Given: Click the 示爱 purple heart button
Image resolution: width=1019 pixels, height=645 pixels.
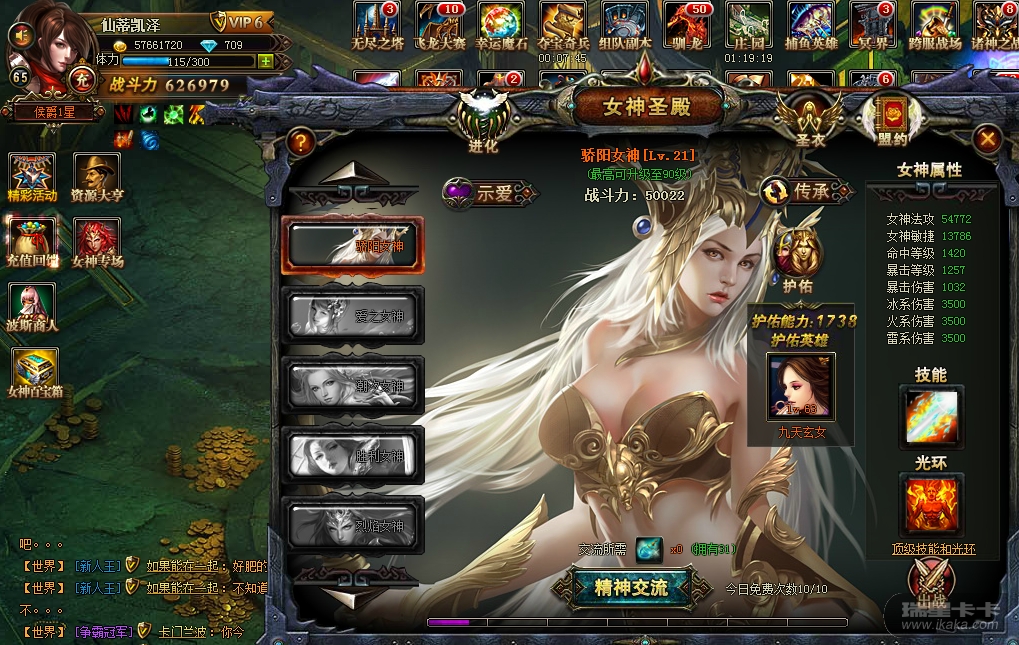Looking at the screenshot, I should pos(488,193).
